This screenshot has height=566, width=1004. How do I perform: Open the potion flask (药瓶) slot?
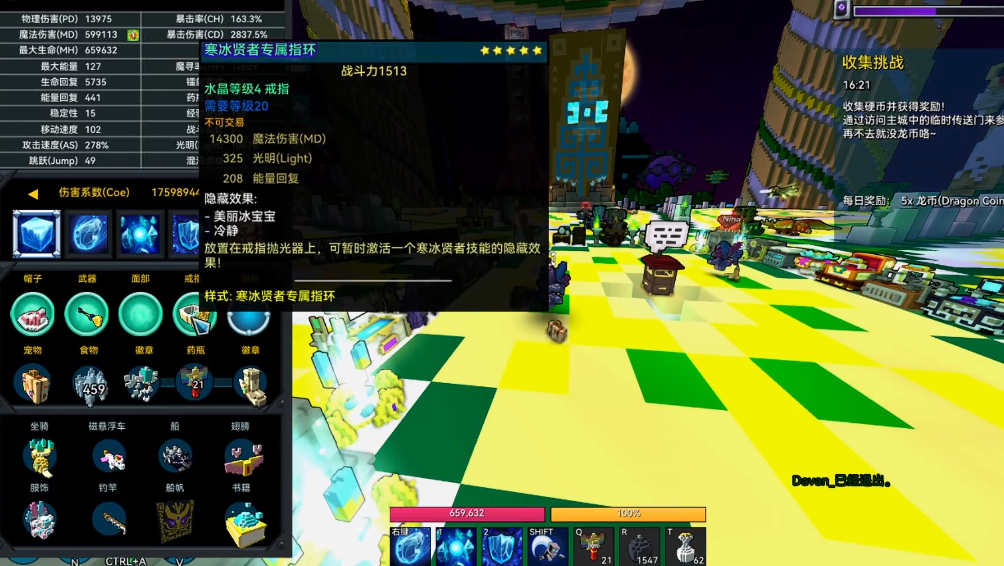click(x=194, y=383)
